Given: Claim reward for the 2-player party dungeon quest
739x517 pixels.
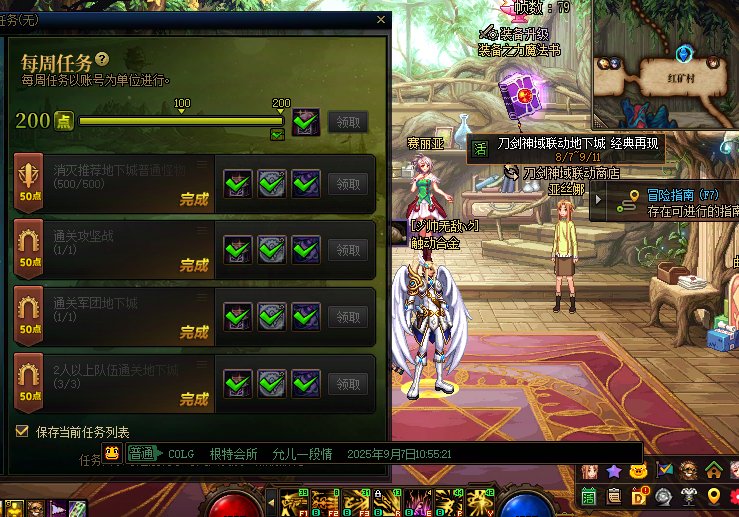Looking at the screenshot, I should click(x=347, y=383).
